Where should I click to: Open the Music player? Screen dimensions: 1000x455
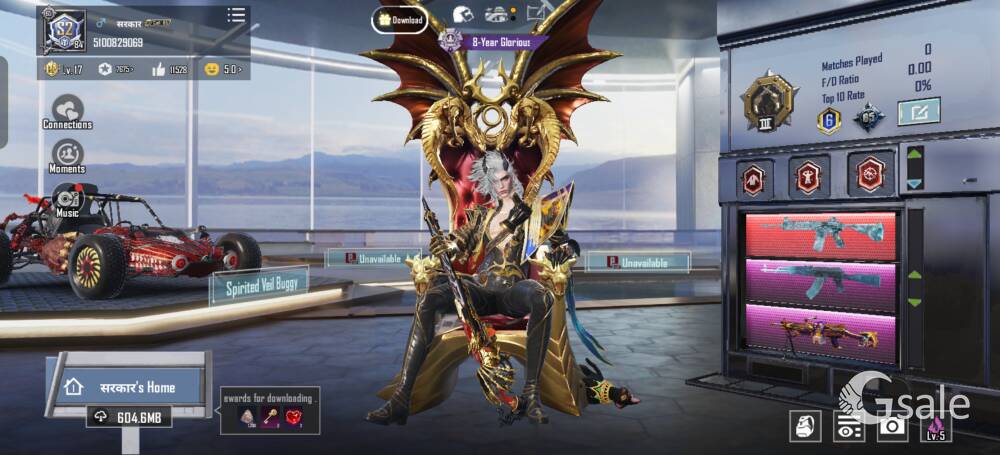click(x=67, y=201)
